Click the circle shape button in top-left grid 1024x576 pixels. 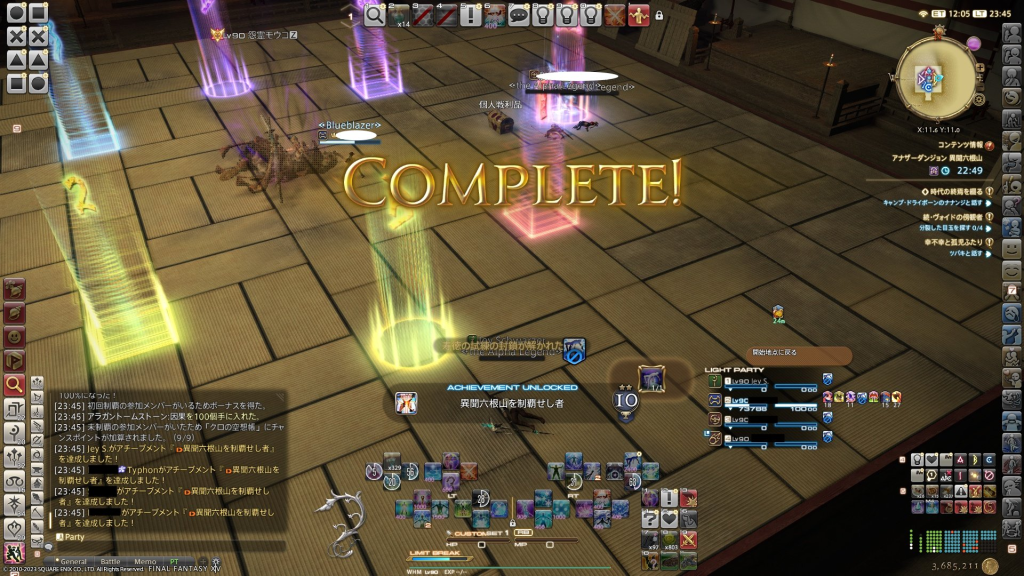coord(16,14)
